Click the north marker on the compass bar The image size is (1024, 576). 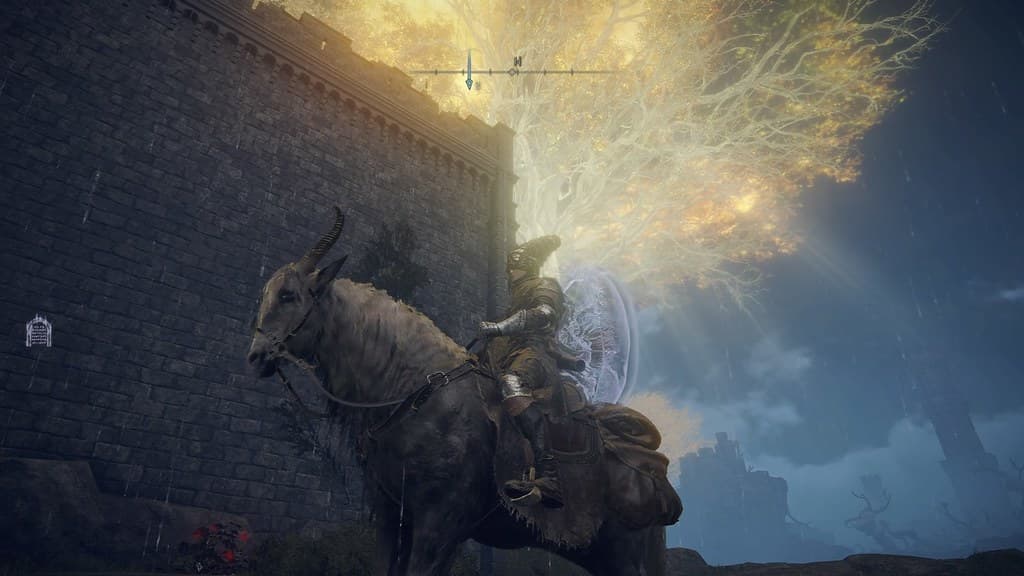[x=516, y=62]
